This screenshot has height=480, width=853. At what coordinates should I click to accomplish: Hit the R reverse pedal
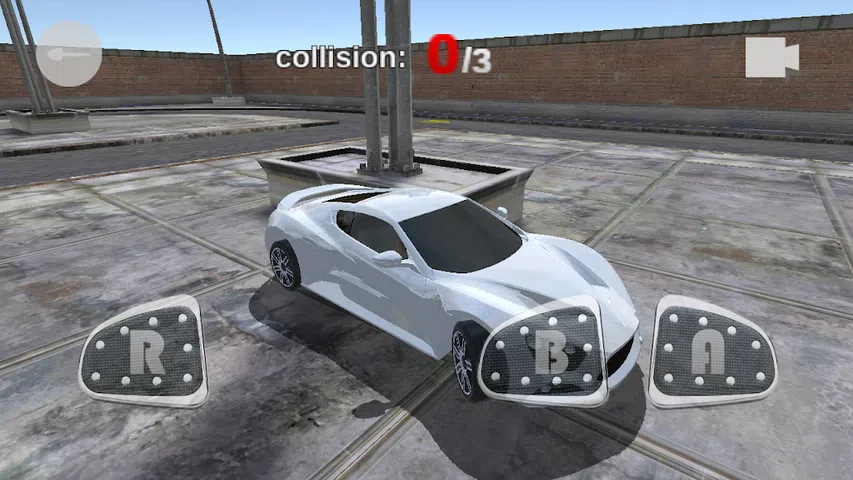pos(145,353)
